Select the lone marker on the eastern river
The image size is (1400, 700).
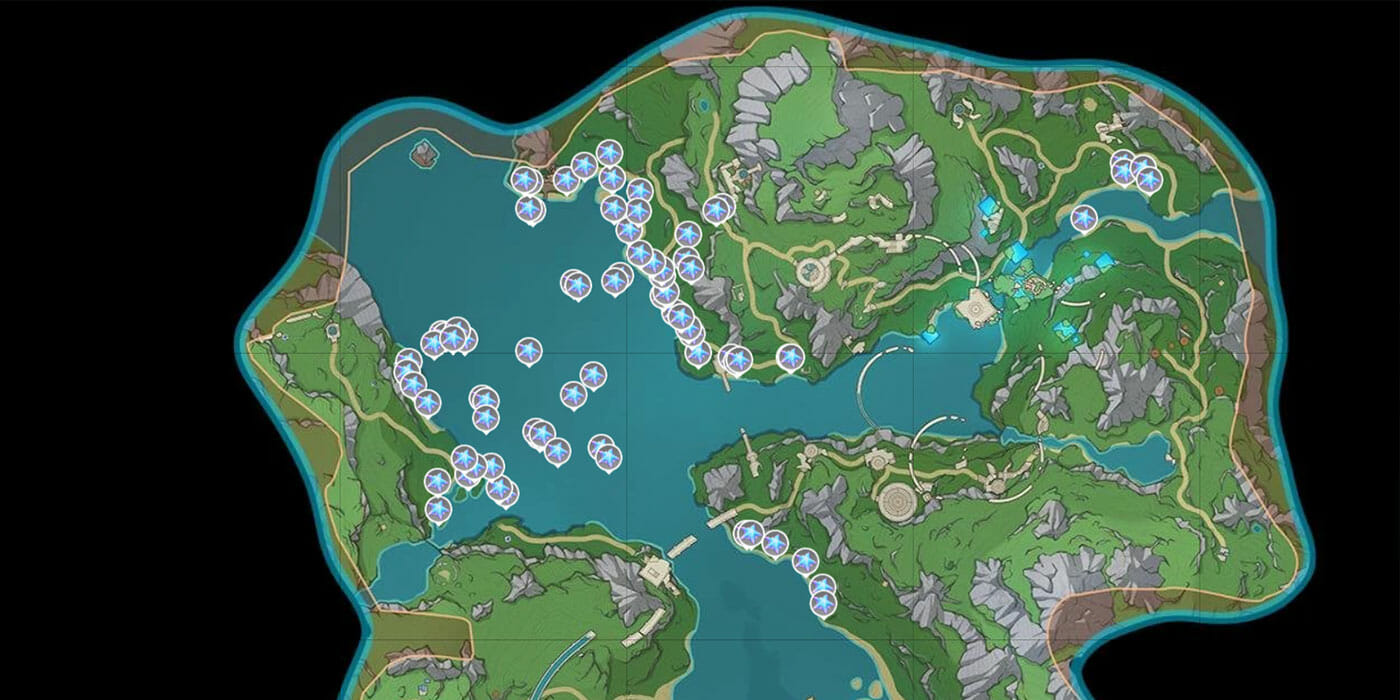pyautogui.click(x=1083, y=217)
